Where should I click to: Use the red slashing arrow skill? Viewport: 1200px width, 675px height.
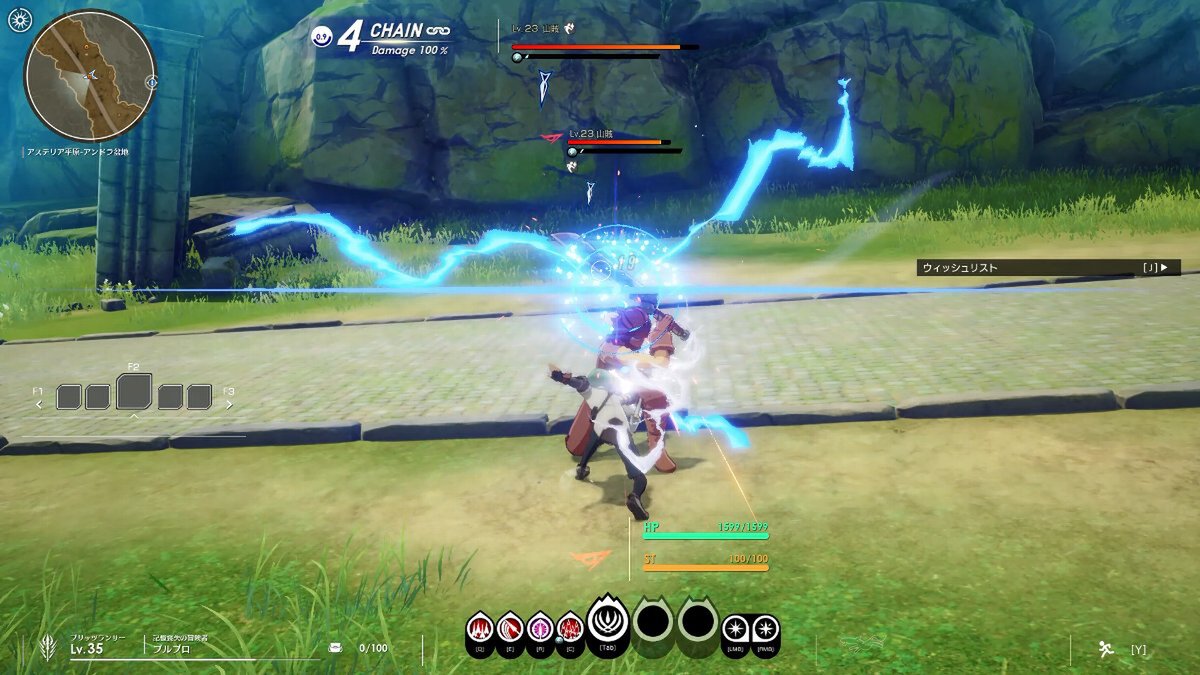510,629
